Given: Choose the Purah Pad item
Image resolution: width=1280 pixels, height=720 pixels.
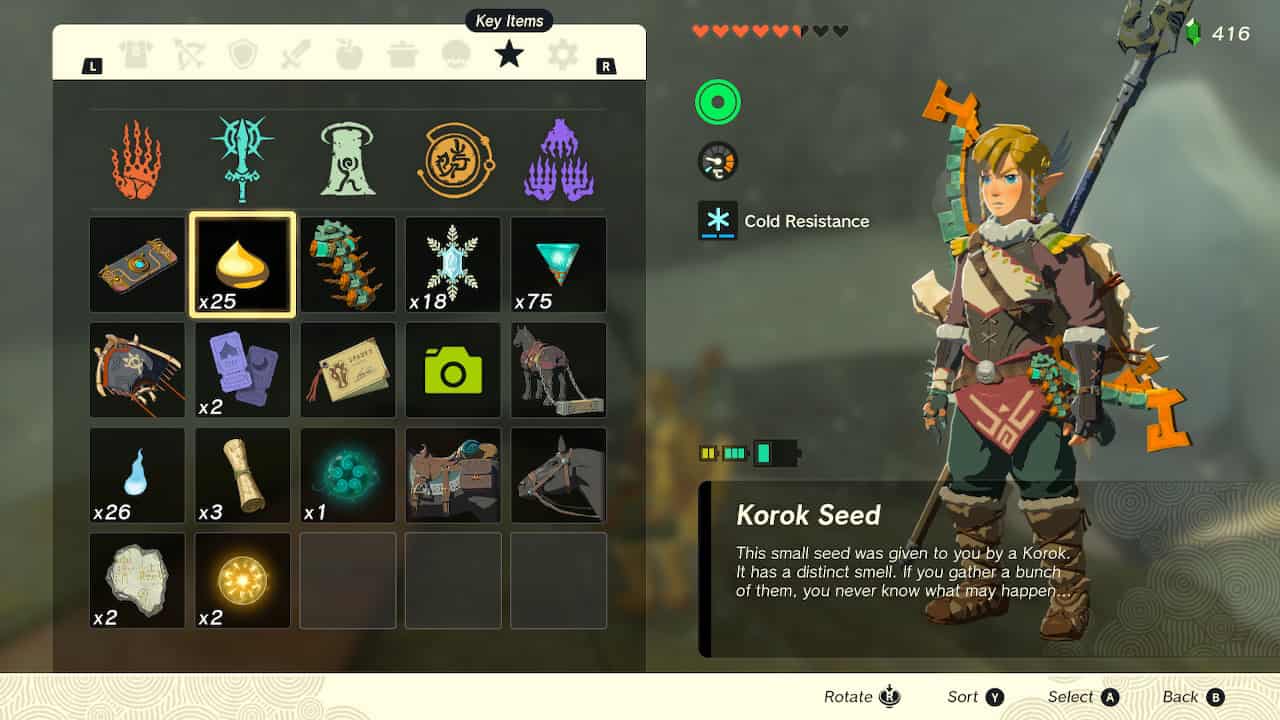Looking at the screenshot, I should [137, 265].
